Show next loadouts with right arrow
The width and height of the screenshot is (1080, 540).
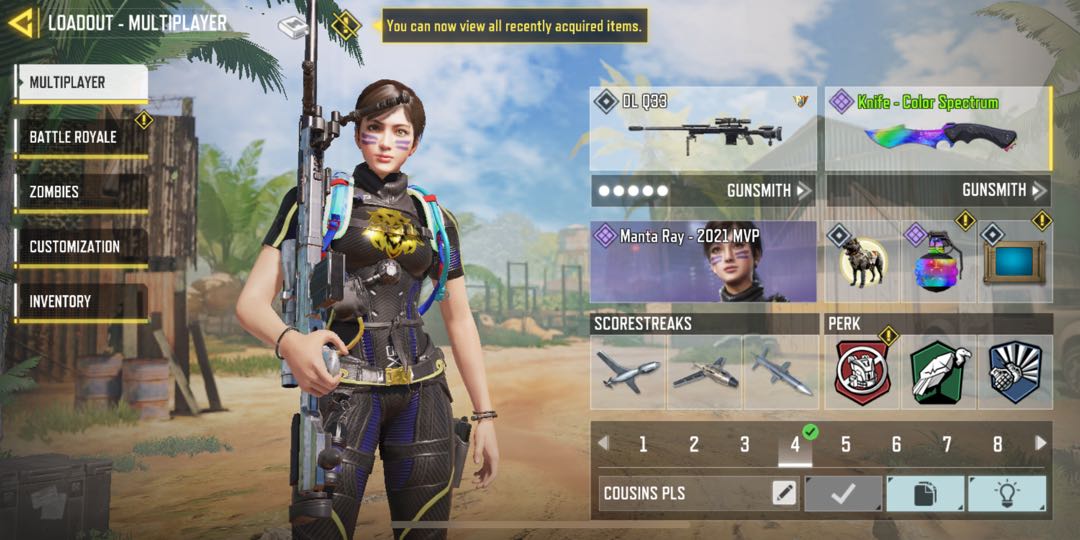(1041, 443)
